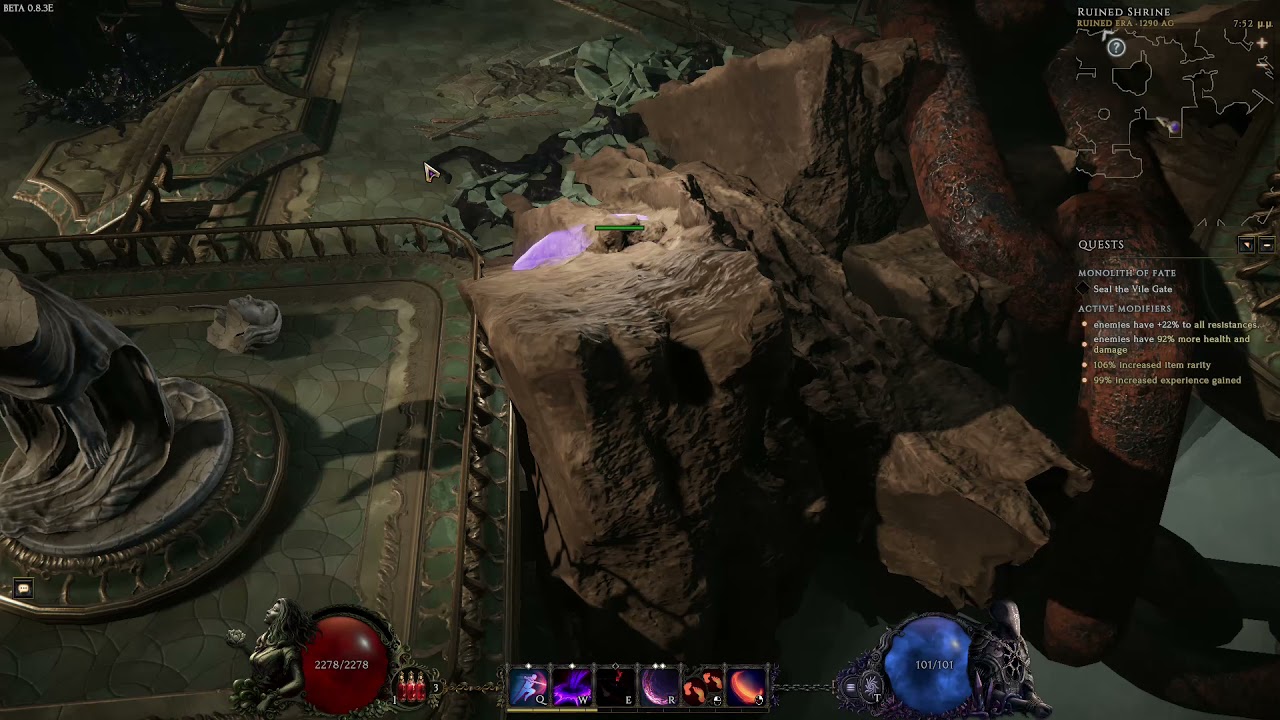Select the Seal the Vile Gate quest
1280x720 pixels.
coord(1132,289)
